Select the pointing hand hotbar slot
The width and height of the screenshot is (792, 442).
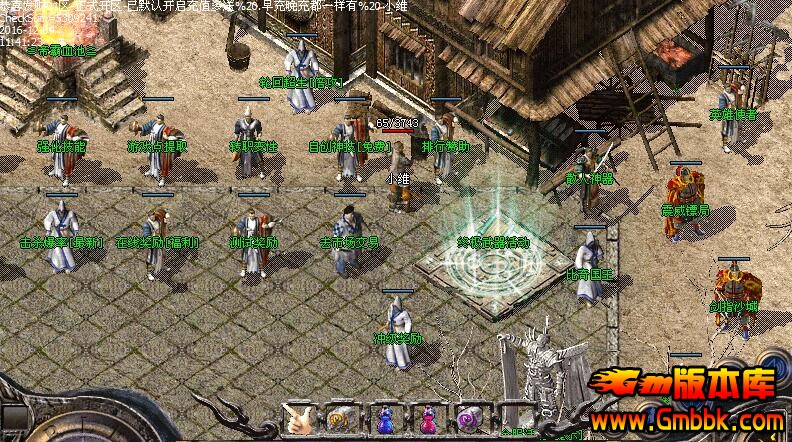[x=299, y=418]
